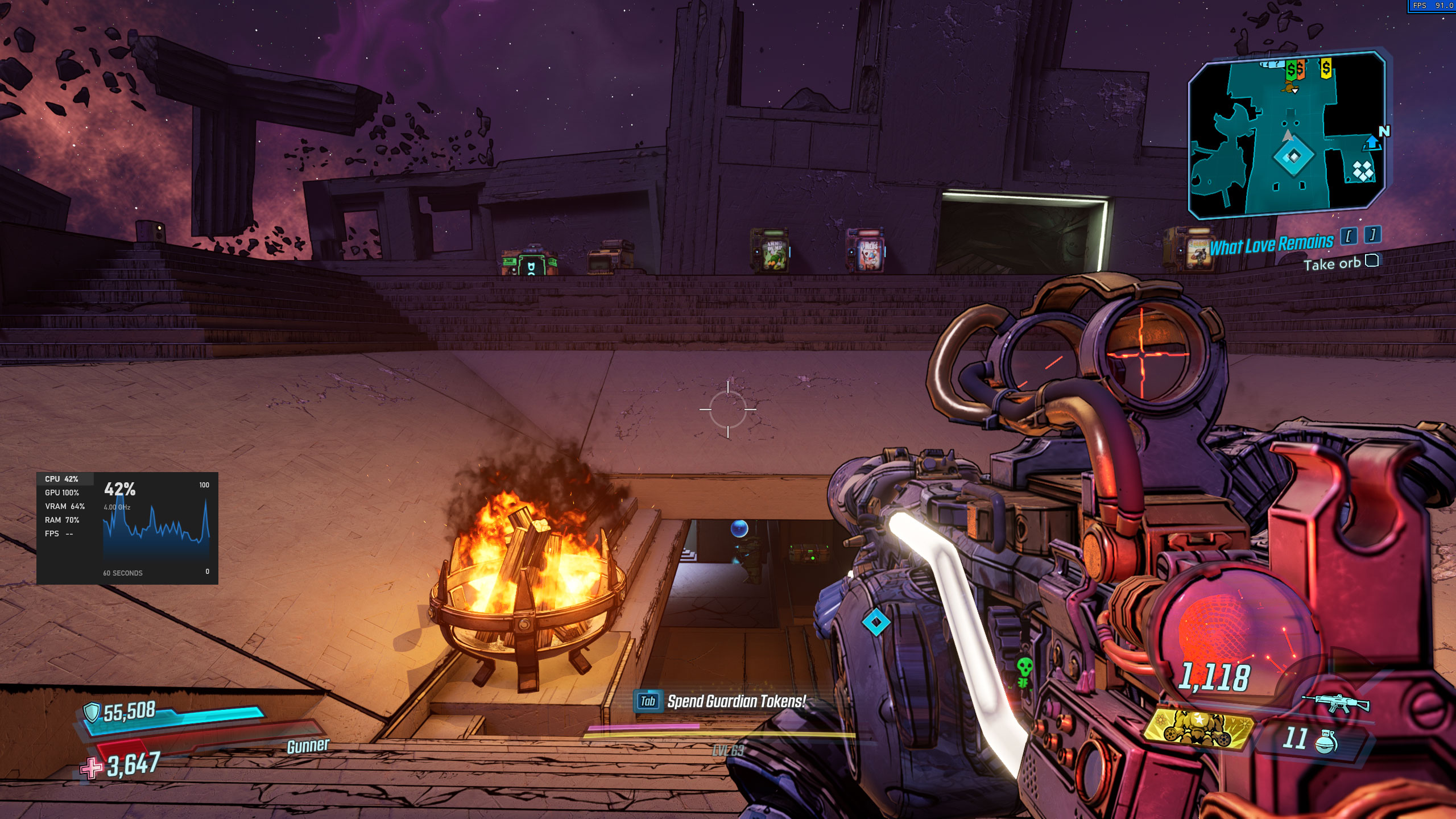Click the diamond objective waypoint on minimap
This screenshot has width=1456, height=819.
1294,156
